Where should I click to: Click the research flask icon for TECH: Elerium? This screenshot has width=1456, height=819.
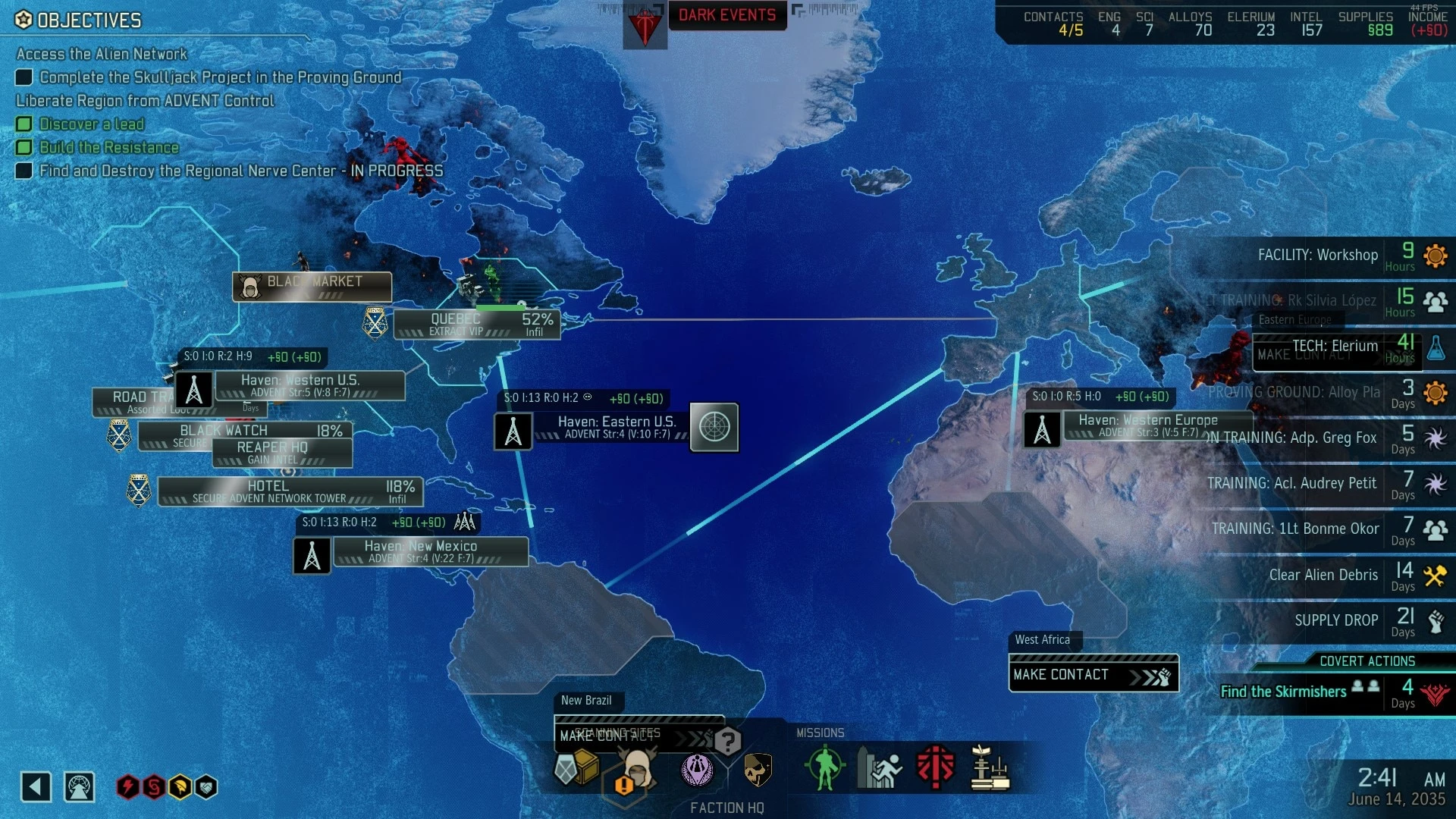(1437, 349)
